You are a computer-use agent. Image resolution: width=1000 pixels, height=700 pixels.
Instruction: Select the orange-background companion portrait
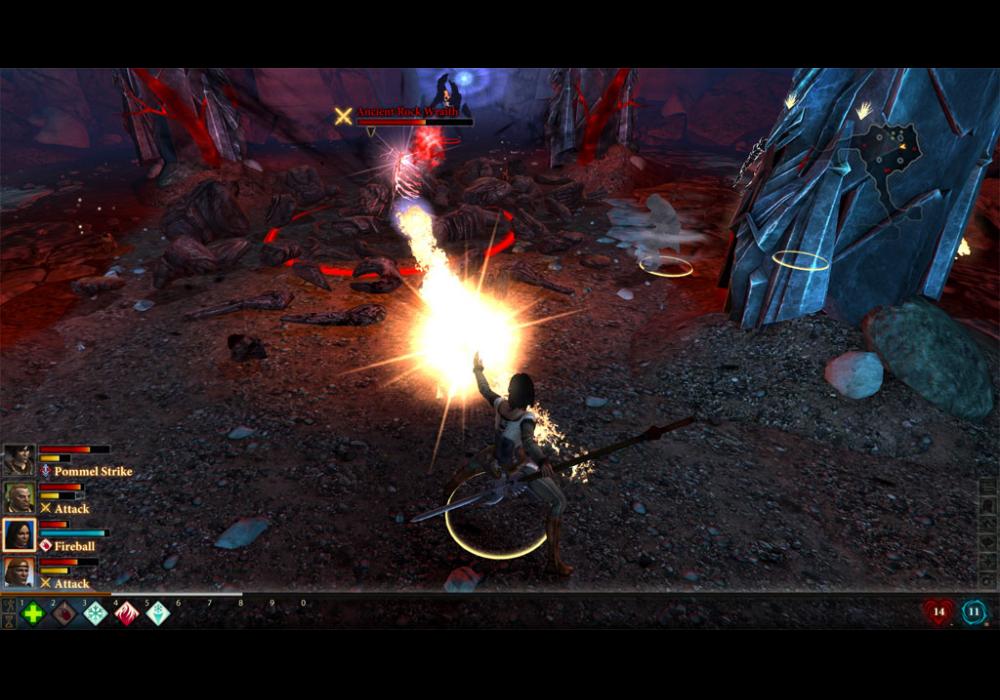tap(19, 572)
